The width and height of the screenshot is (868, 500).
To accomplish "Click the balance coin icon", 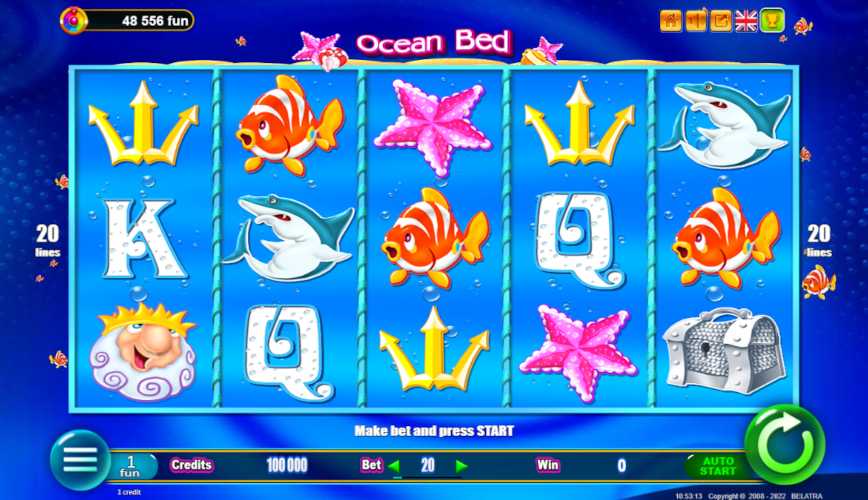I will [x=74, y=19].
